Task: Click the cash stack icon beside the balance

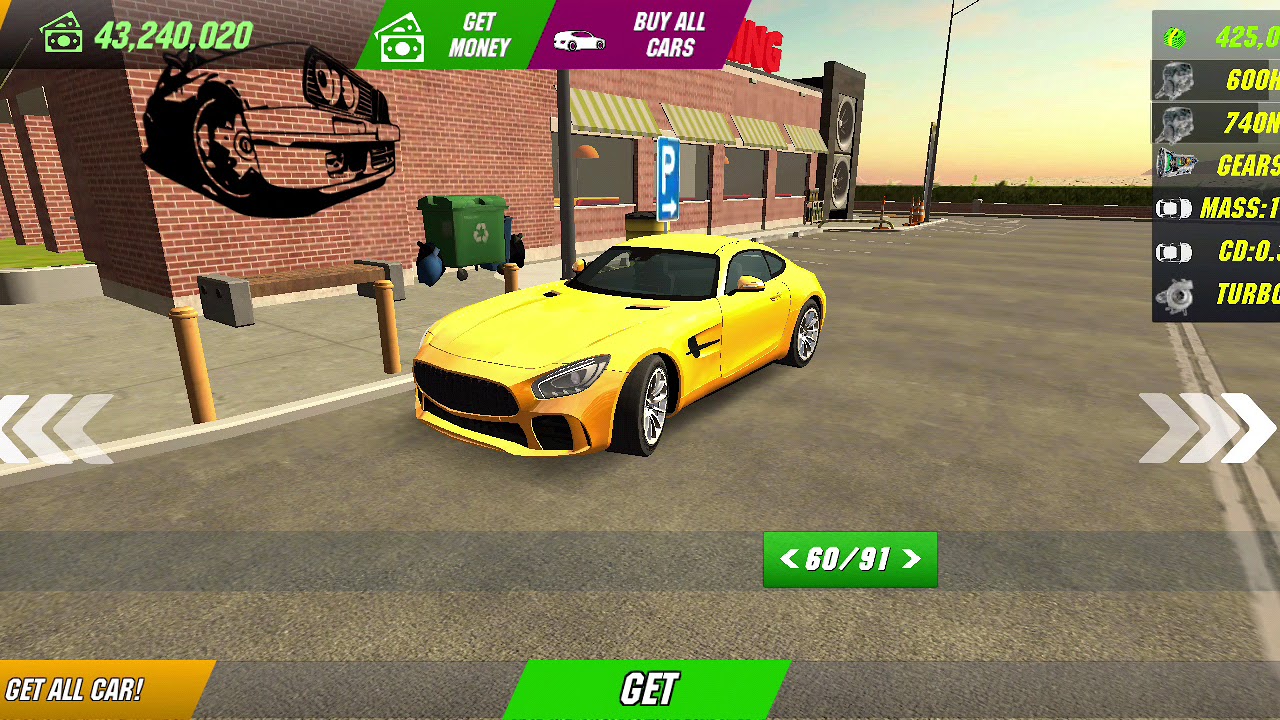Action: (62, 34)
